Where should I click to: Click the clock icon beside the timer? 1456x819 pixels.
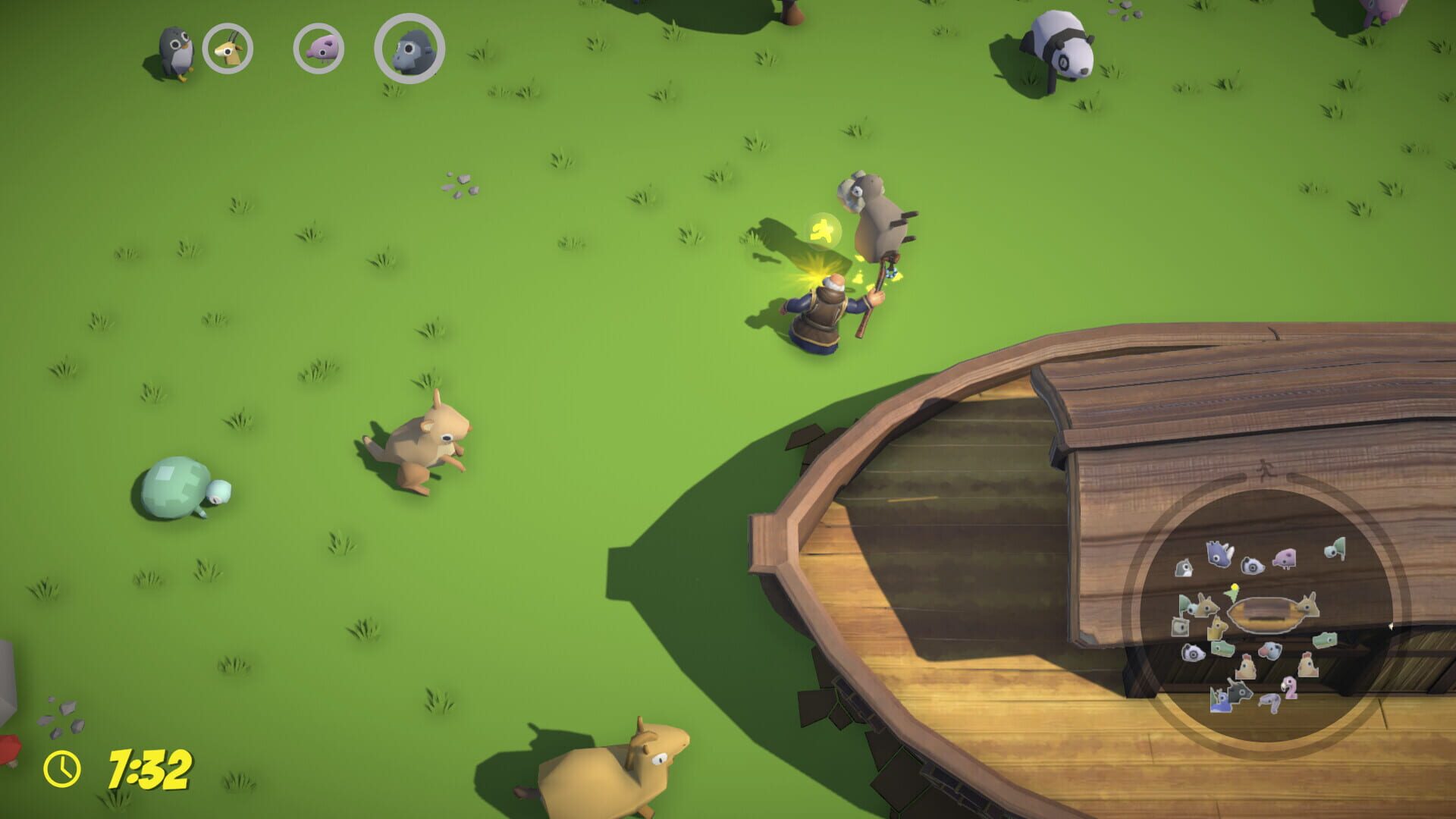click(x=61, y=768)
